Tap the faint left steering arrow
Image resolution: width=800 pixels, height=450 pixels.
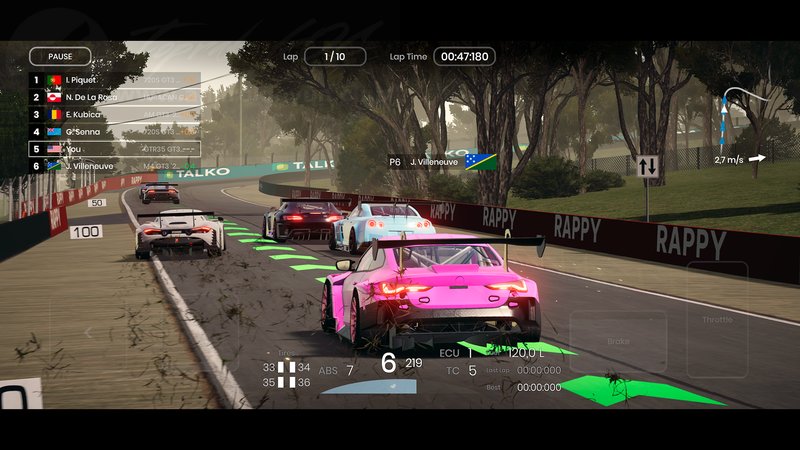[x=88, y=331]
